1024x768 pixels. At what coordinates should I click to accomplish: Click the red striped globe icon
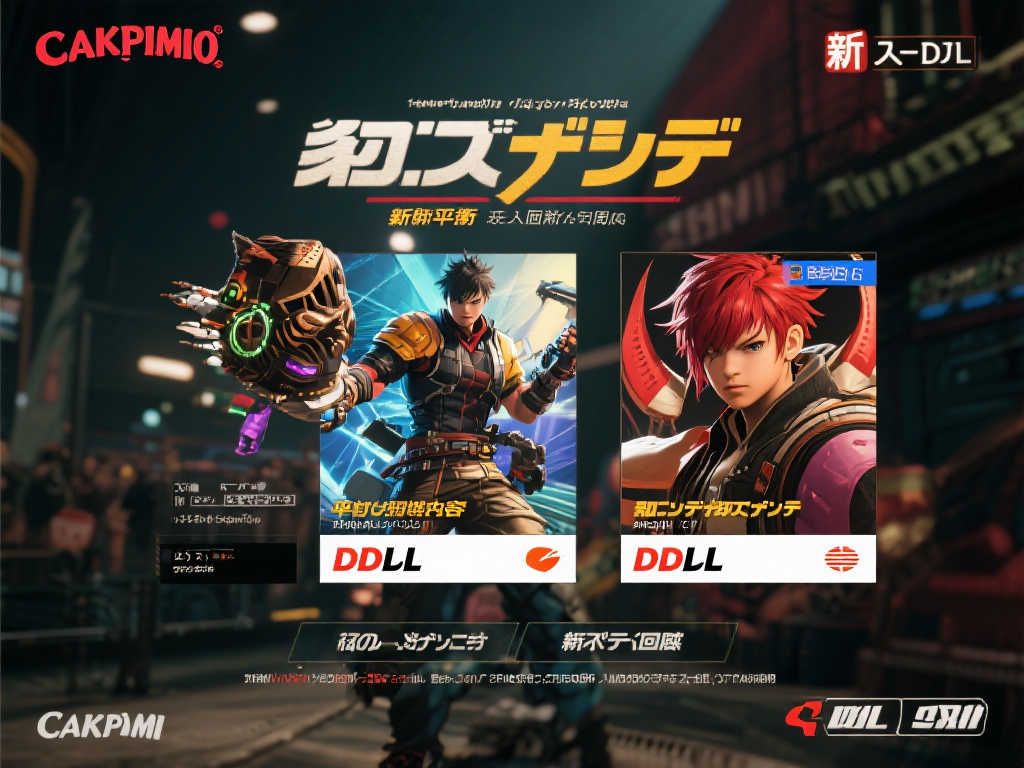coord(843,559)
